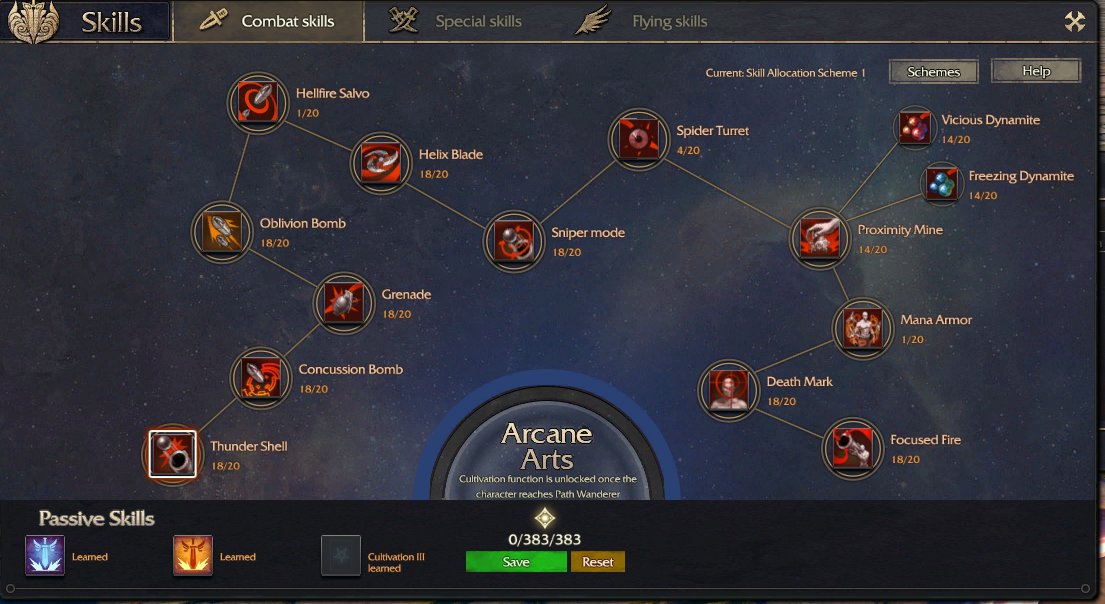Close the Skills window
The width and height of the screenshot is (1105, 604).
[1075, 22]
